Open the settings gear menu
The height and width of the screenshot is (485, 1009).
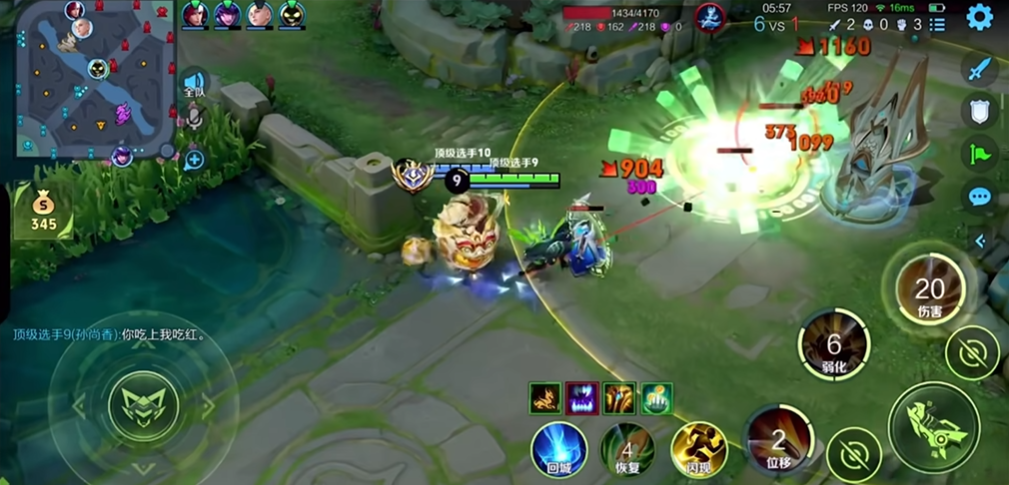(x=979, y=17)
